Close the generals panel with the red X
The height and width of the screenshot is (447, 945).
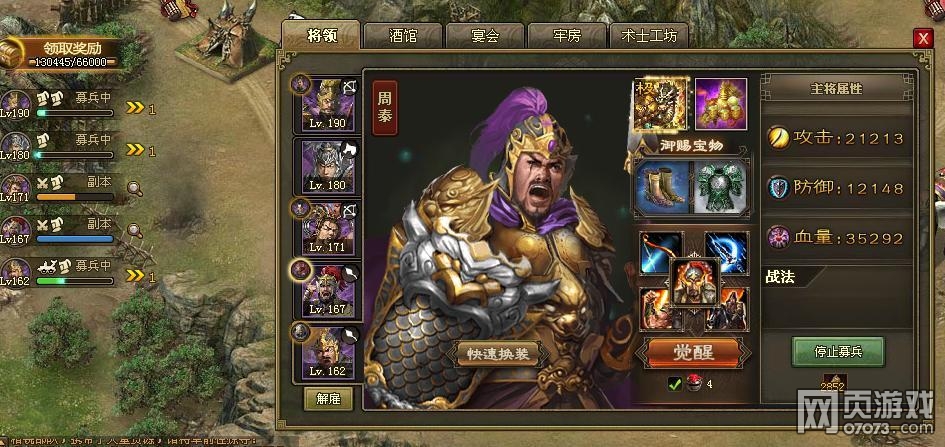click(921, 38)
